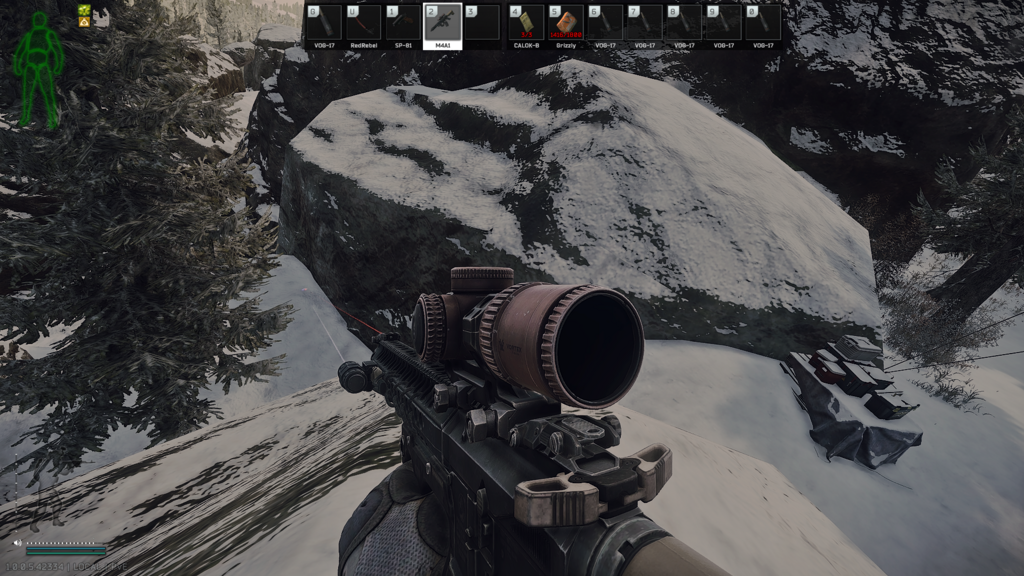Select the RedRebel ice pick slot
The image size is (1024, 576).
364,23
